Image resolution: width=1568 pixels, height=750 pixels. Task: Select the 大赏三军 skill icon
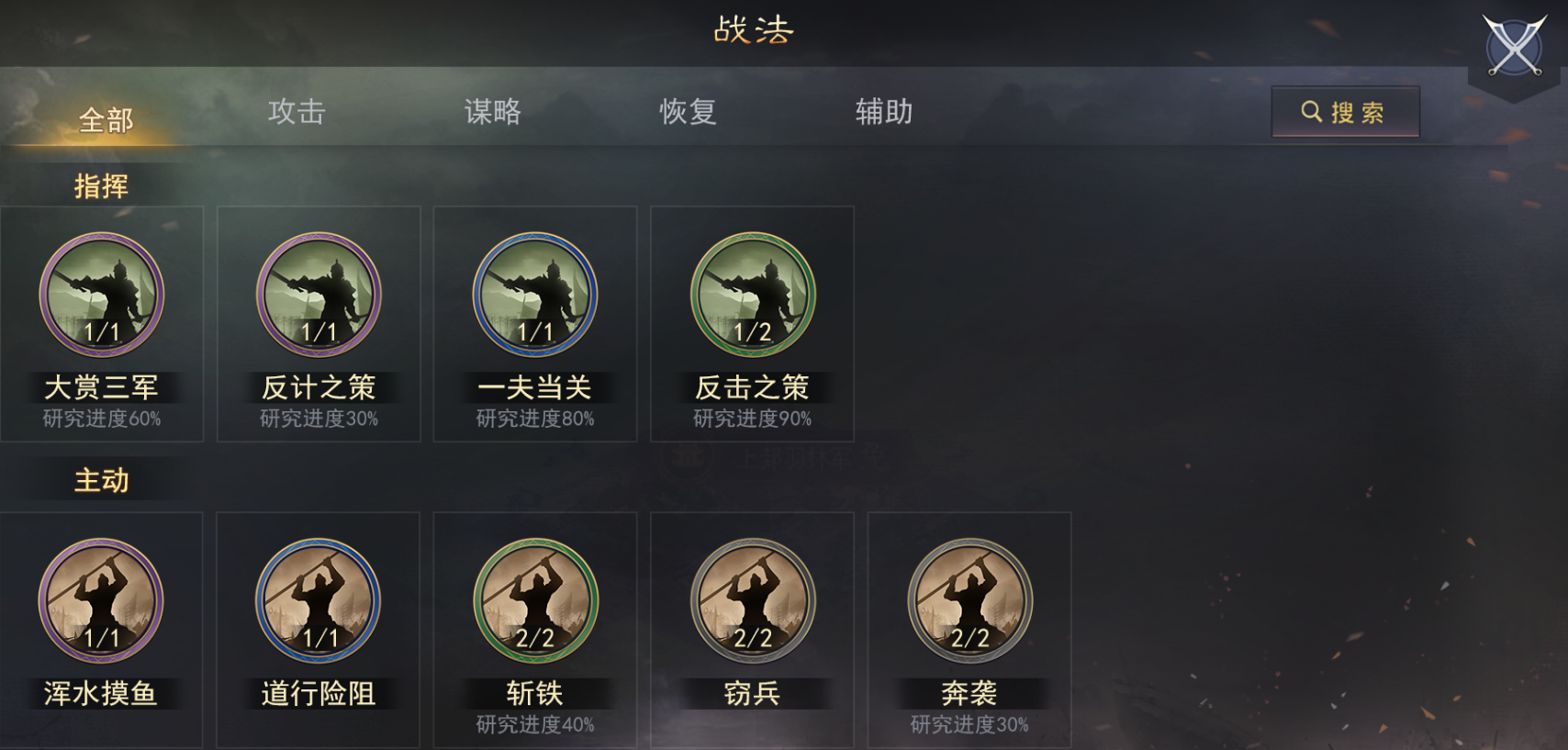tap(101, 294)
